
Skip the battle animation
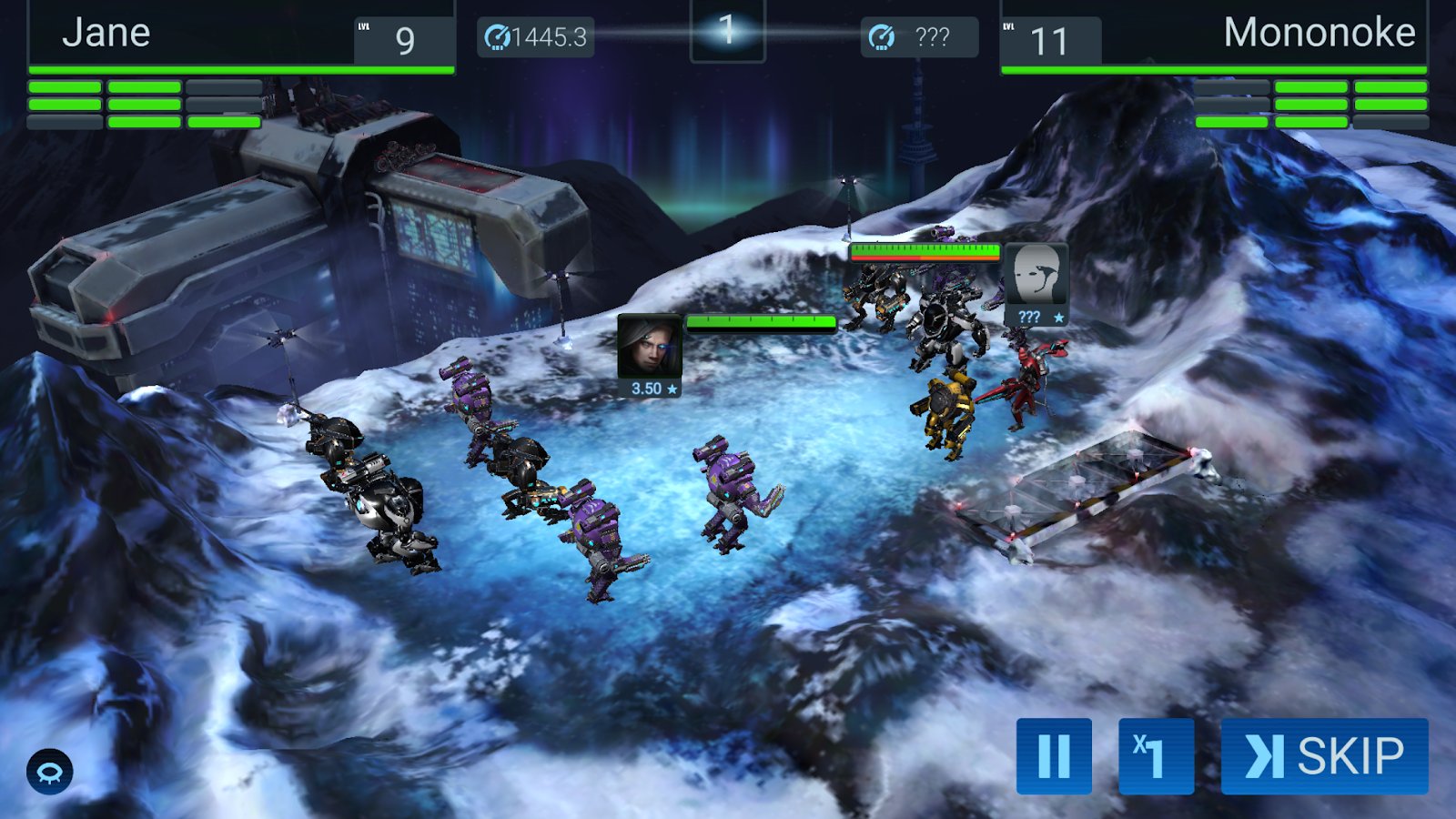[1324, 755]
